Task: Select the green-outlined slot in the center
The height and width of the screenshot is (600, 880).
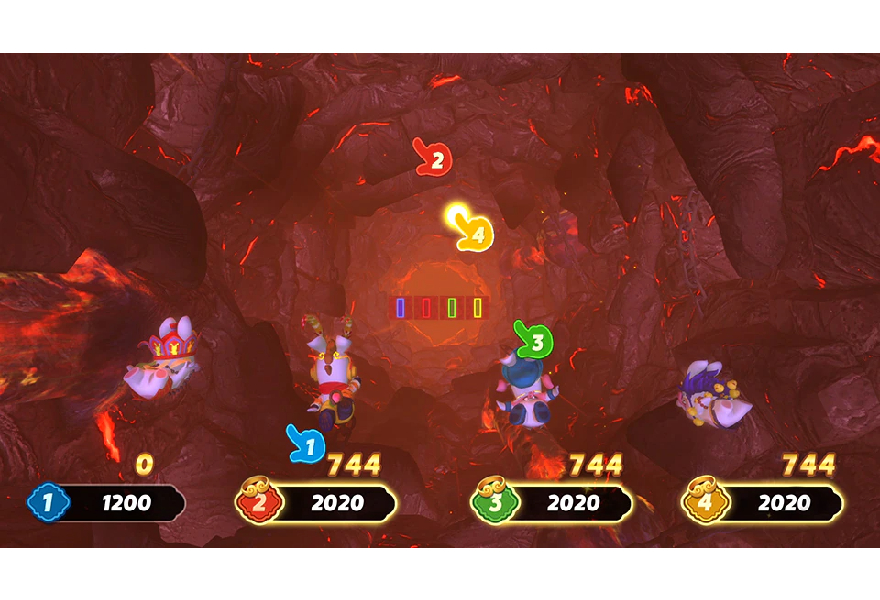Action: tap(452, 308)
